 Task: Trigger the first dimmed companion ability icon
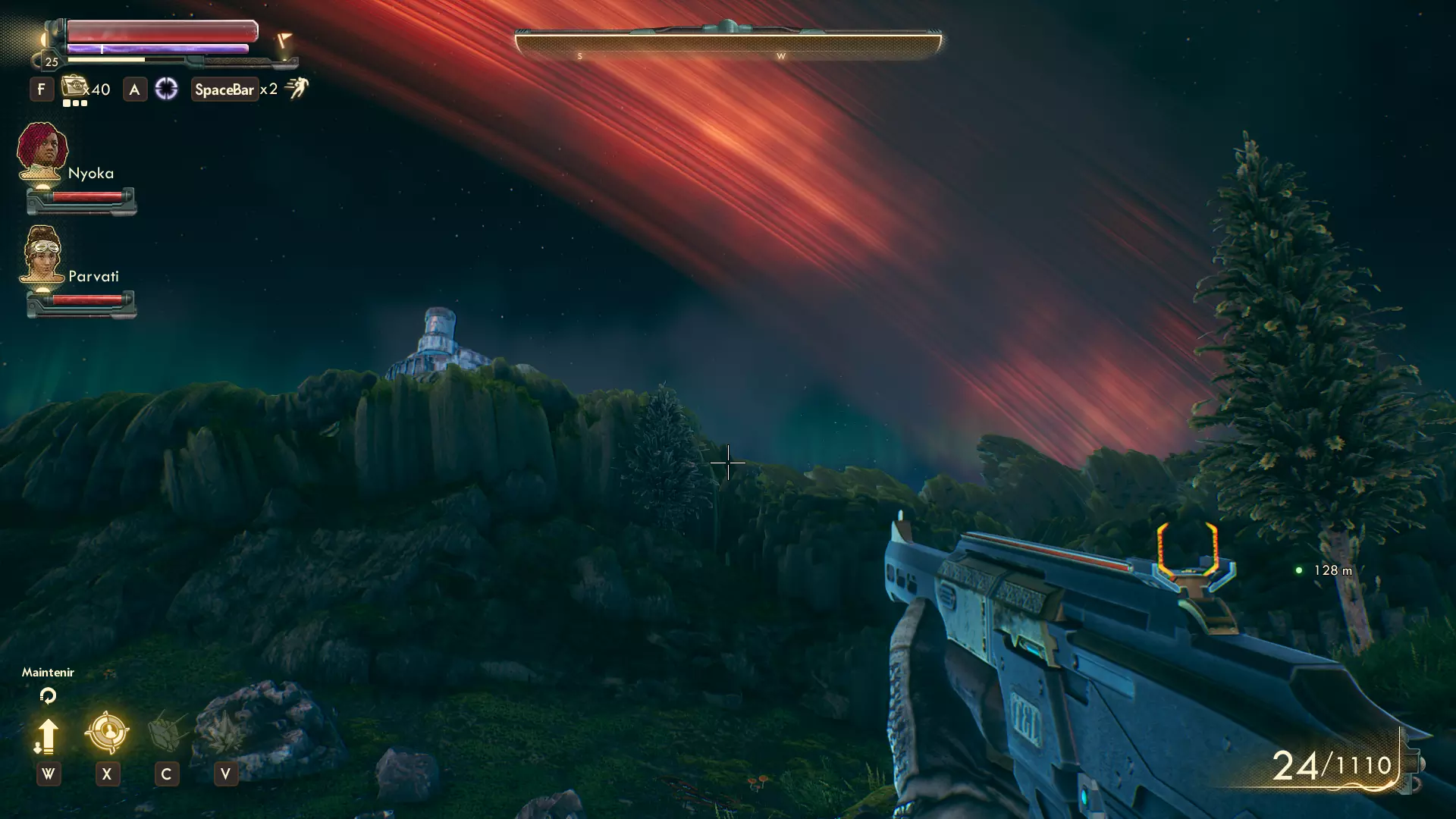point(167,733)
